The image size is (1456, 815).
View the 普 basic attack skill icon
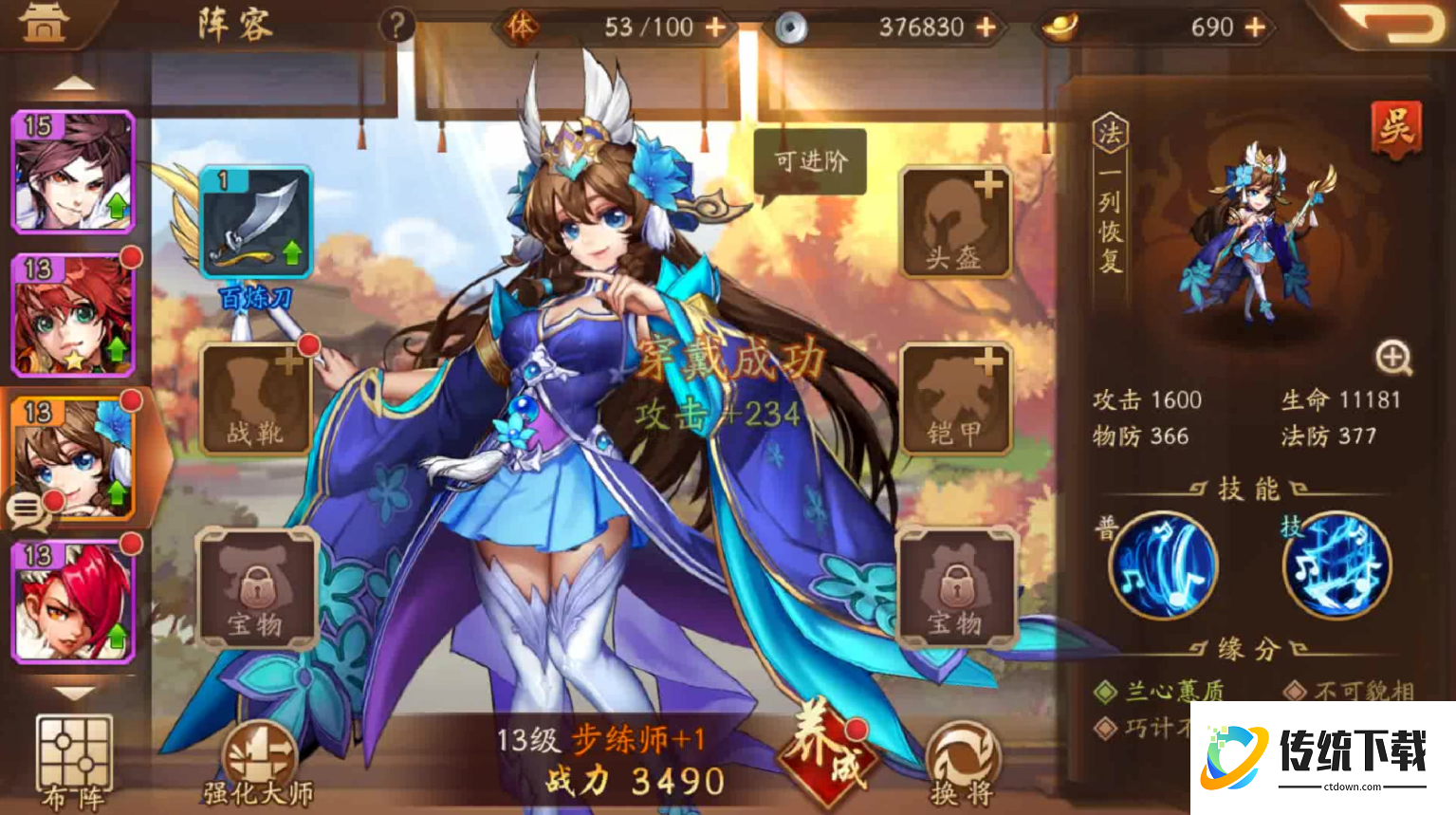[x=1162, y=566]
